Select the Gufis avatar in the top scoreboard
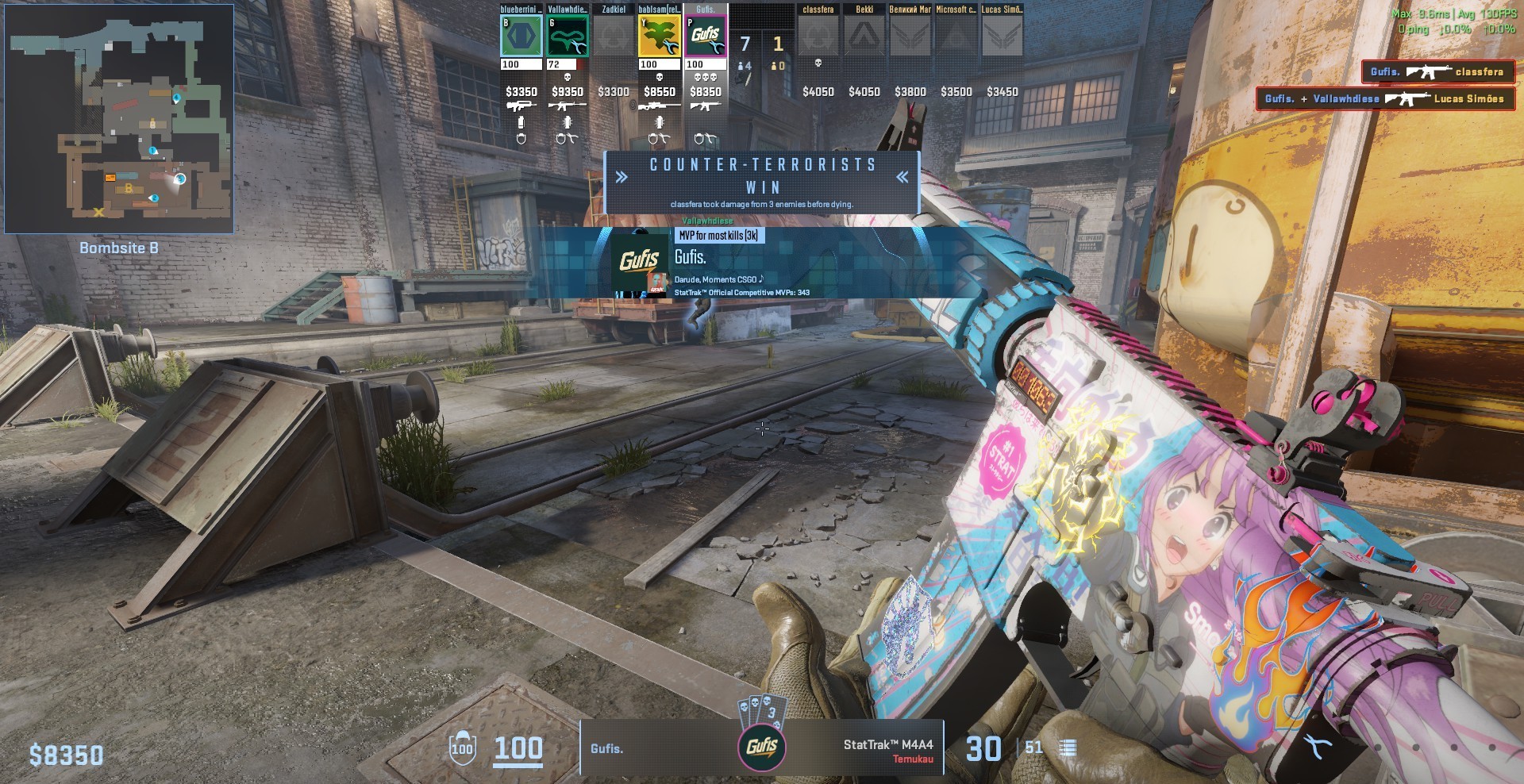 click(x=706, y=37)
